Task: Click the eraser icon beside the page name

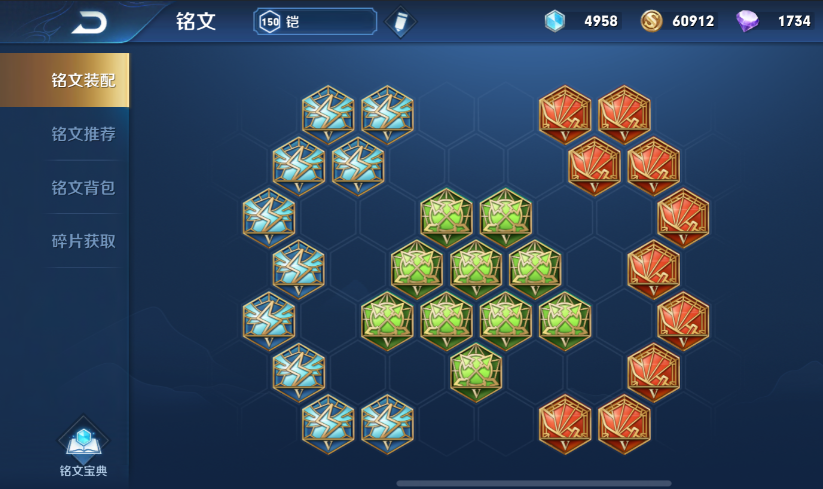Action: click(399, 21)
